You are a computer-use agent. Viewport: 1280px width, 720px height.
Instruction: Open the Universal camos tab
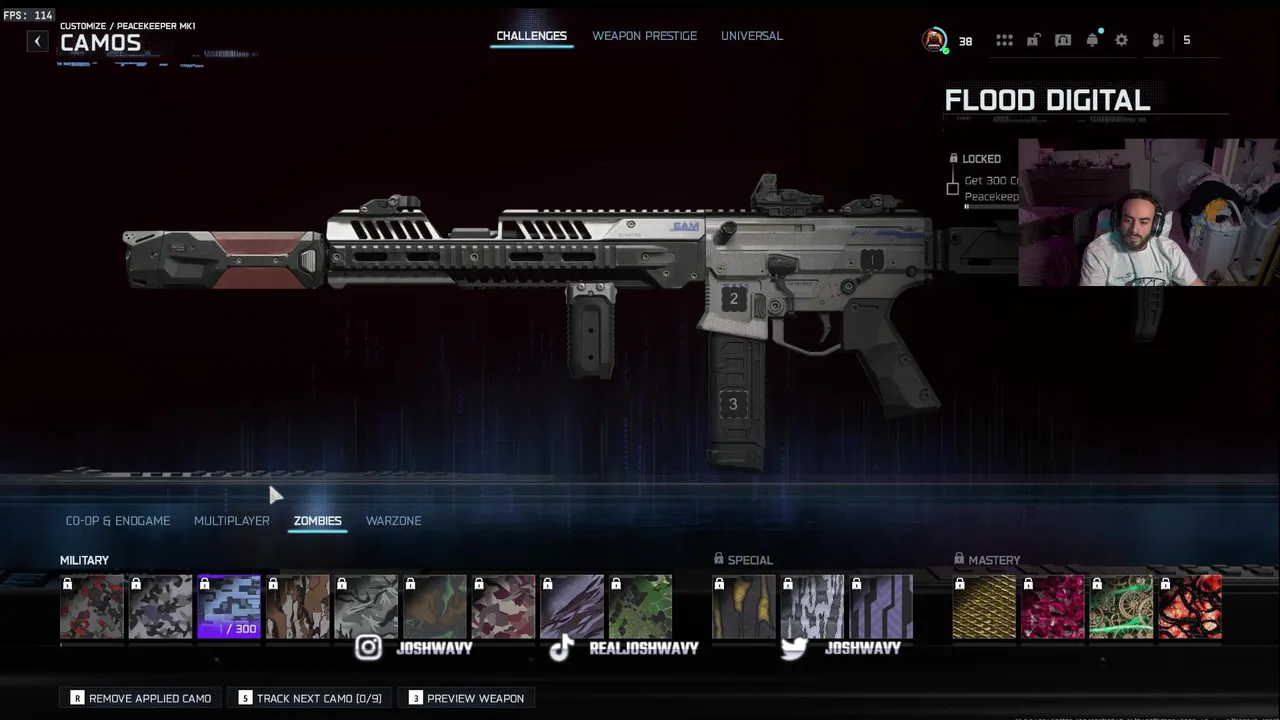tap(751, 36)
